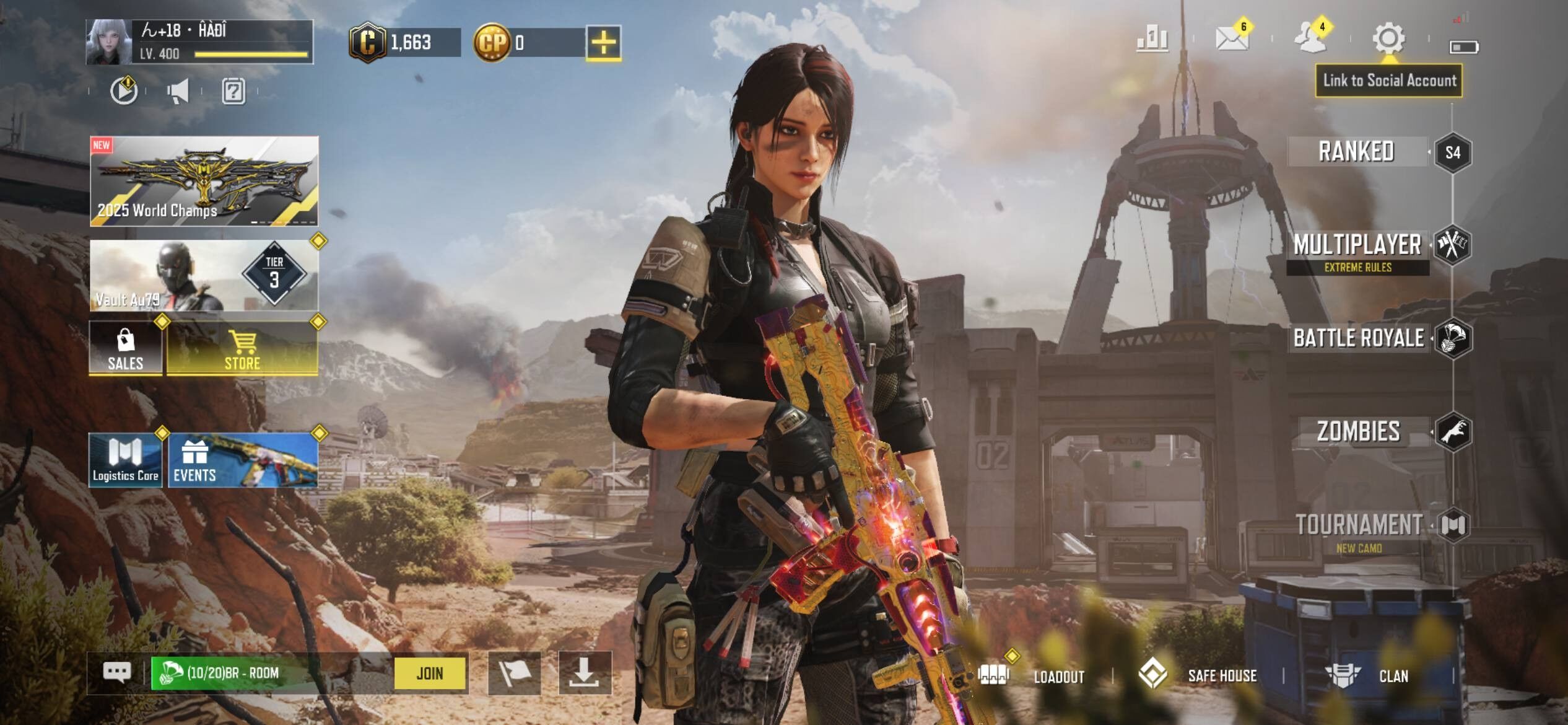1568x725 pixels.
Task: Open the Ranked mode
Action: tap(1356, 152)
